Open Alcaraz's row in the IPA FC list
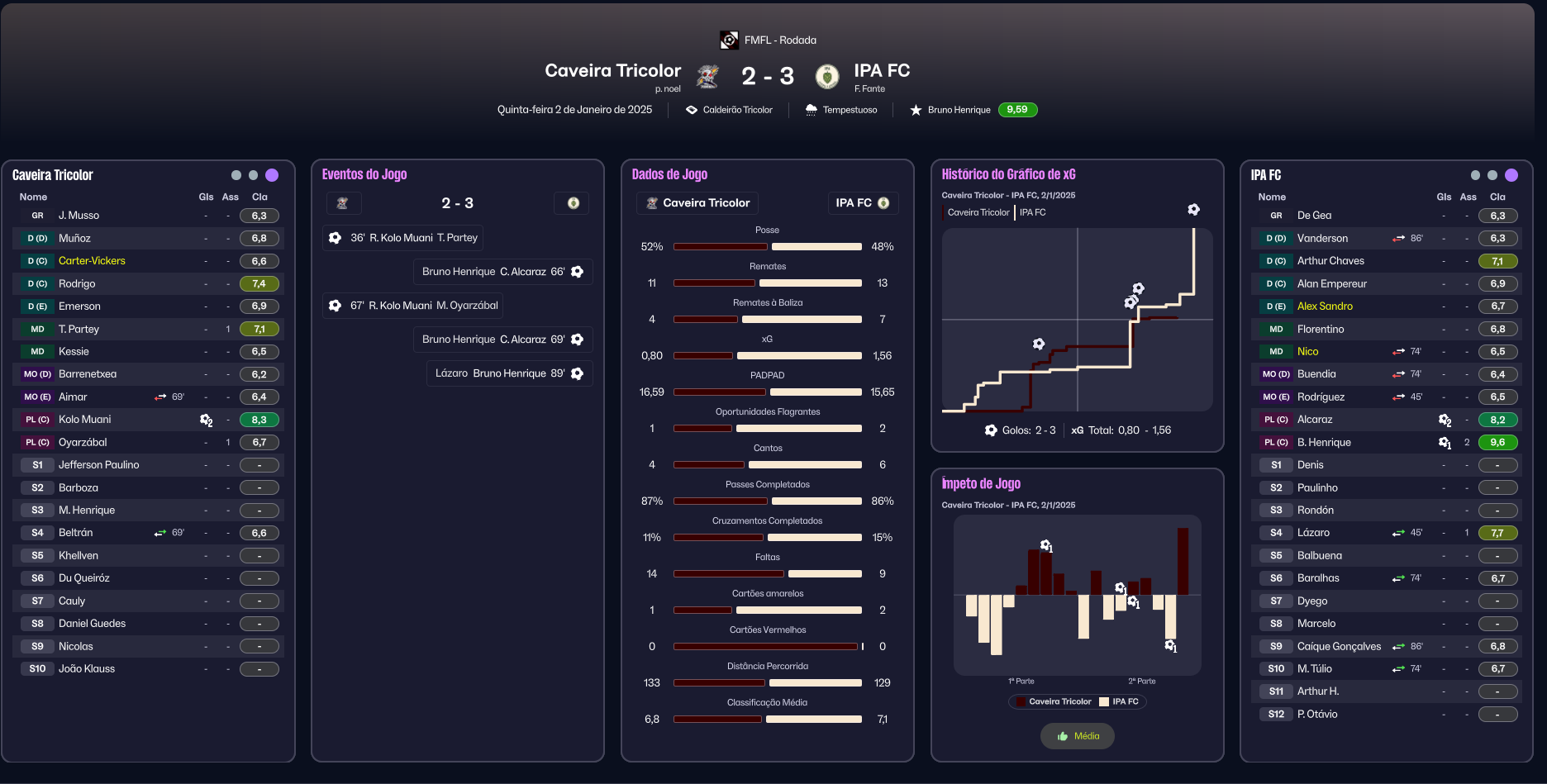This screenshot has height=784, width=1547. pos(1315,420)
